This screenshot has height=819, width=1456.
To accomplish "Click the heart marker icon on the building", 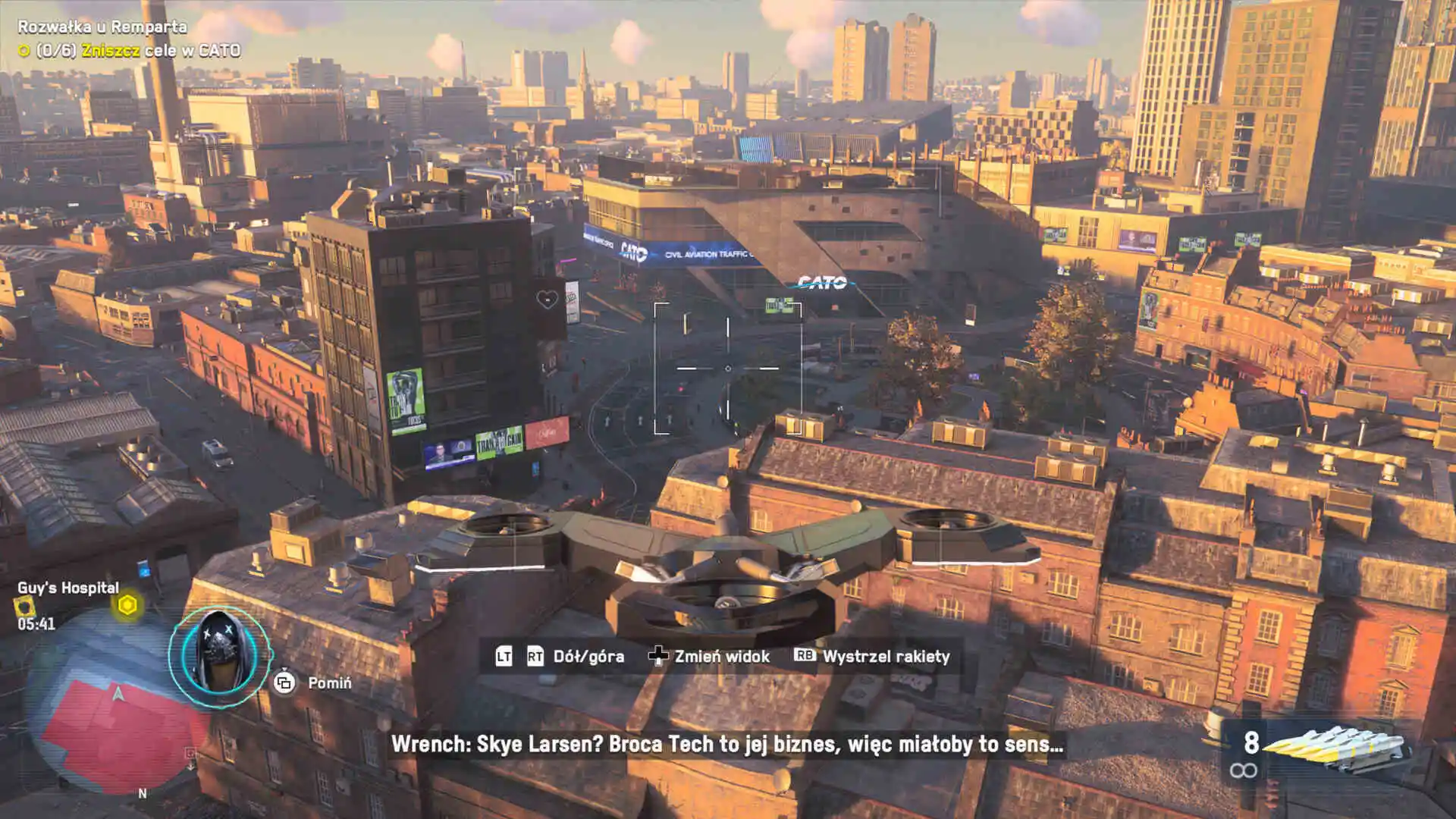I will [x=547, y=300].
